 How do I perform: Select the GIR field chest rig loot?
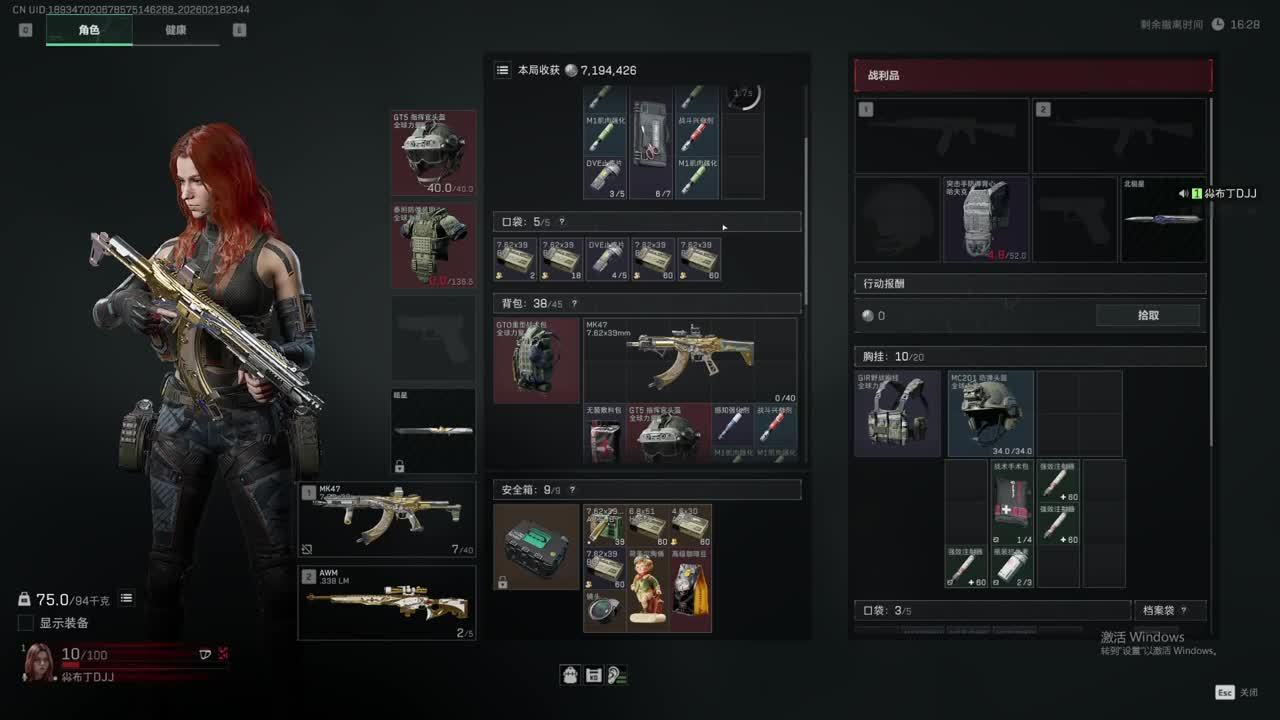[x=897, y=414]
